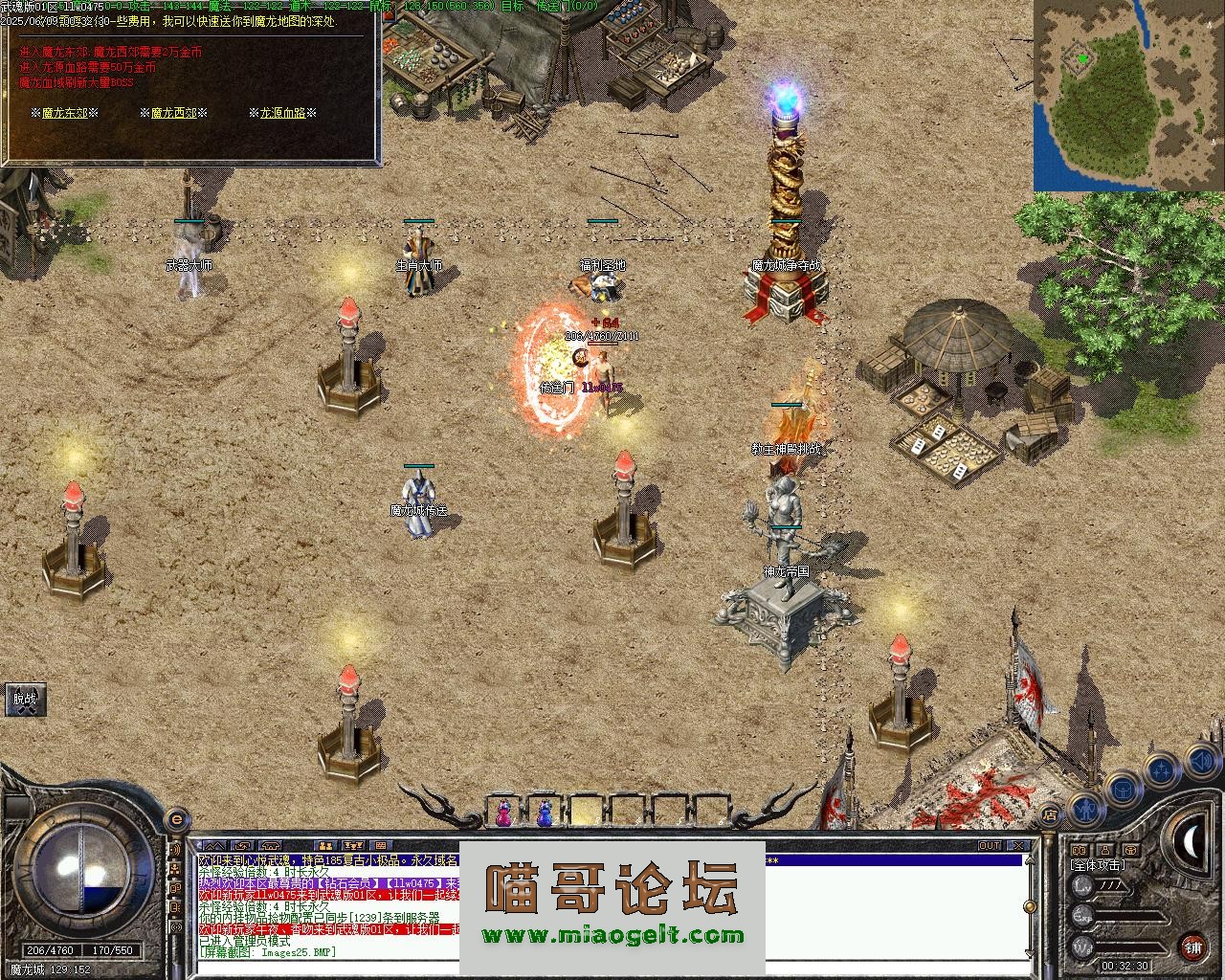Click the OUT button on chat bar

point(989,846)
